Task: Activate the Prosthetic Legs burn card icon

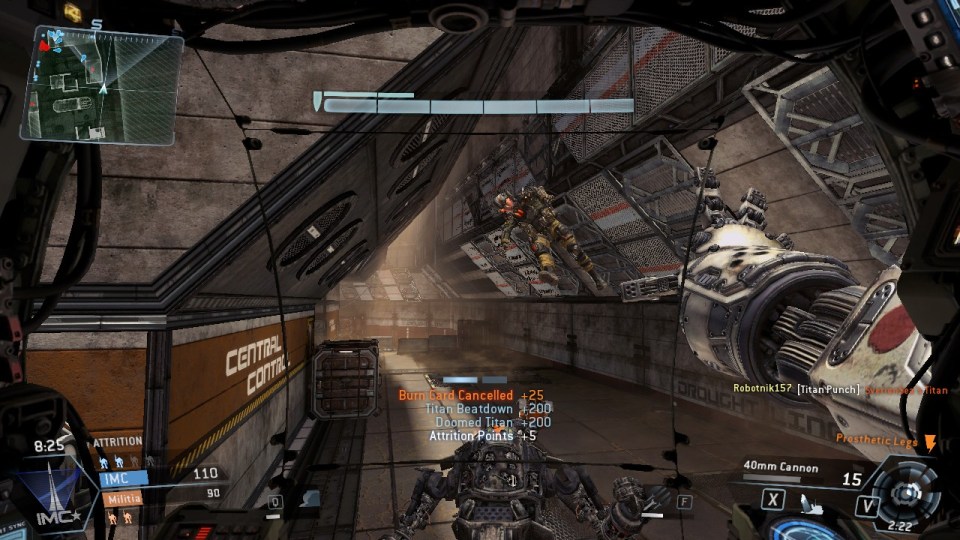Action: (x=930, y=442)
